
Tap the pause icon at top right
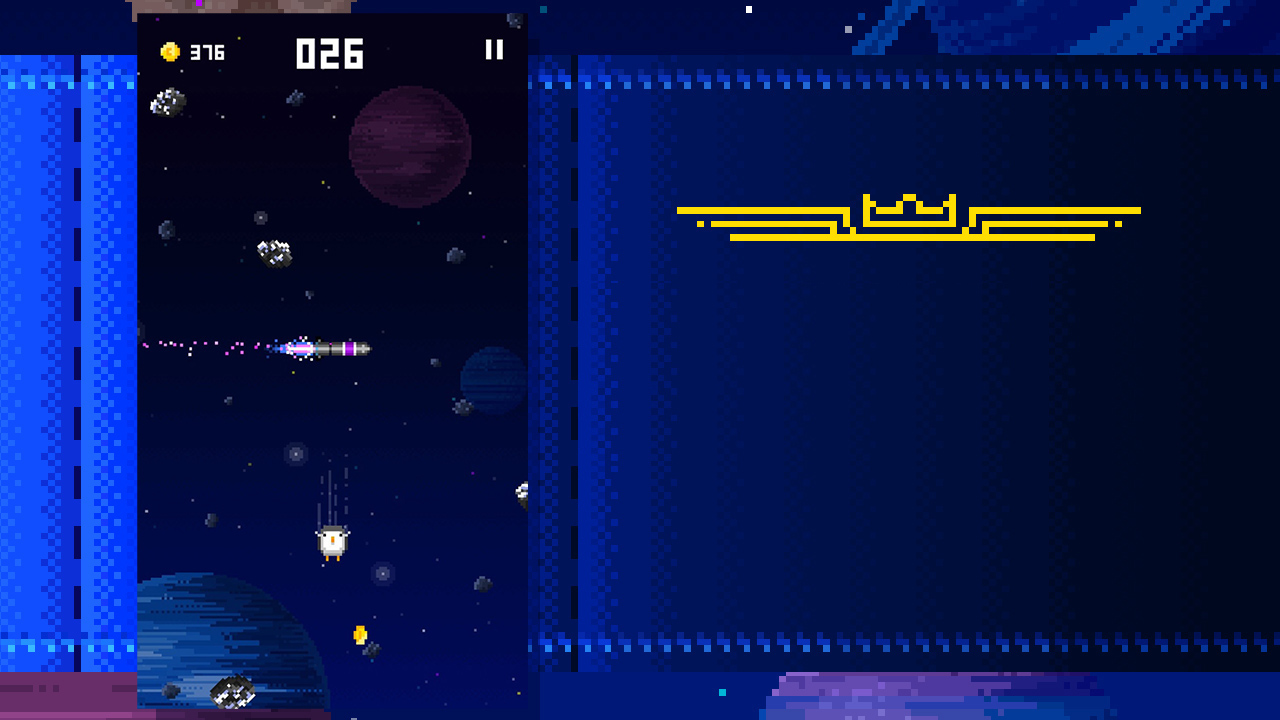494,50
